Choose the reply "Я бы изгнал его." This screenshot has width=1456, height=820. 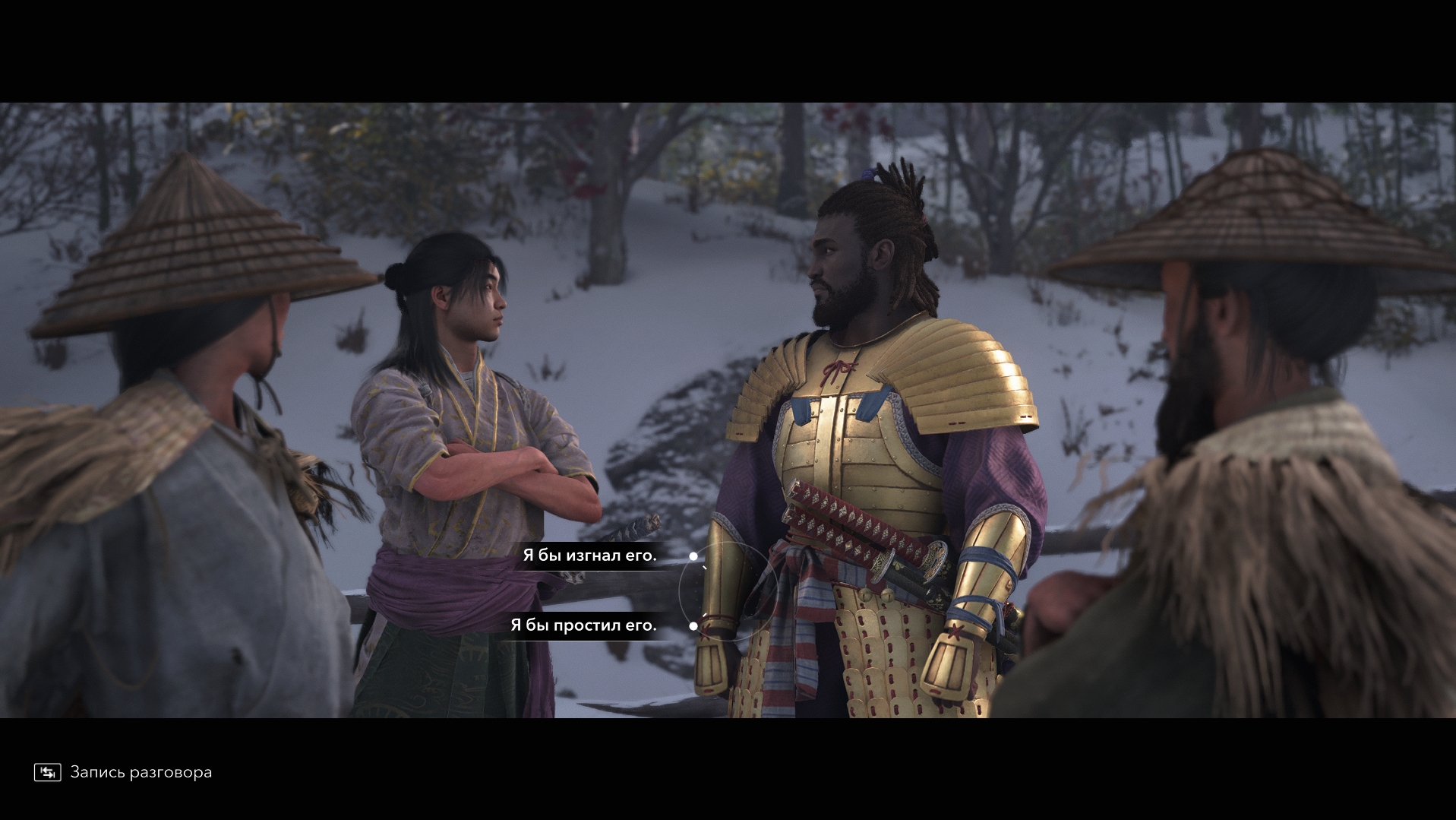[589, 556]
